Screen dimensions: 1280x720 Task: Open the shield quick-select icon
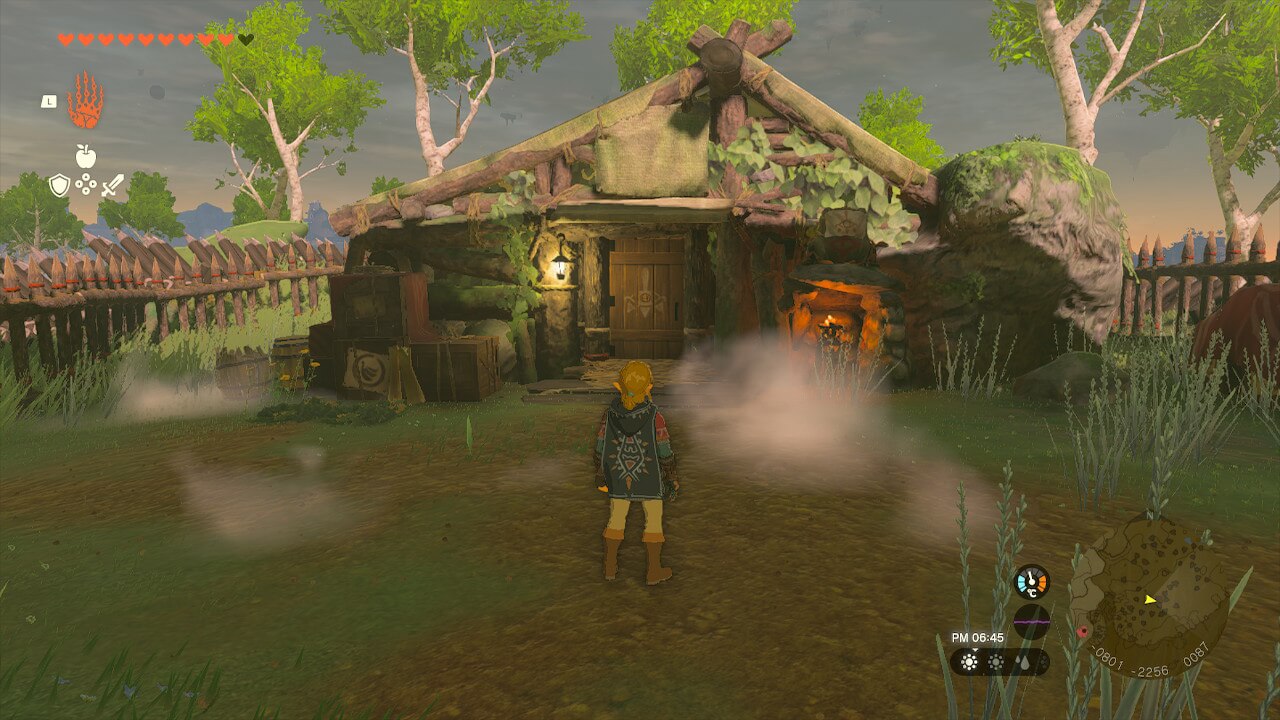coord(60,185)
